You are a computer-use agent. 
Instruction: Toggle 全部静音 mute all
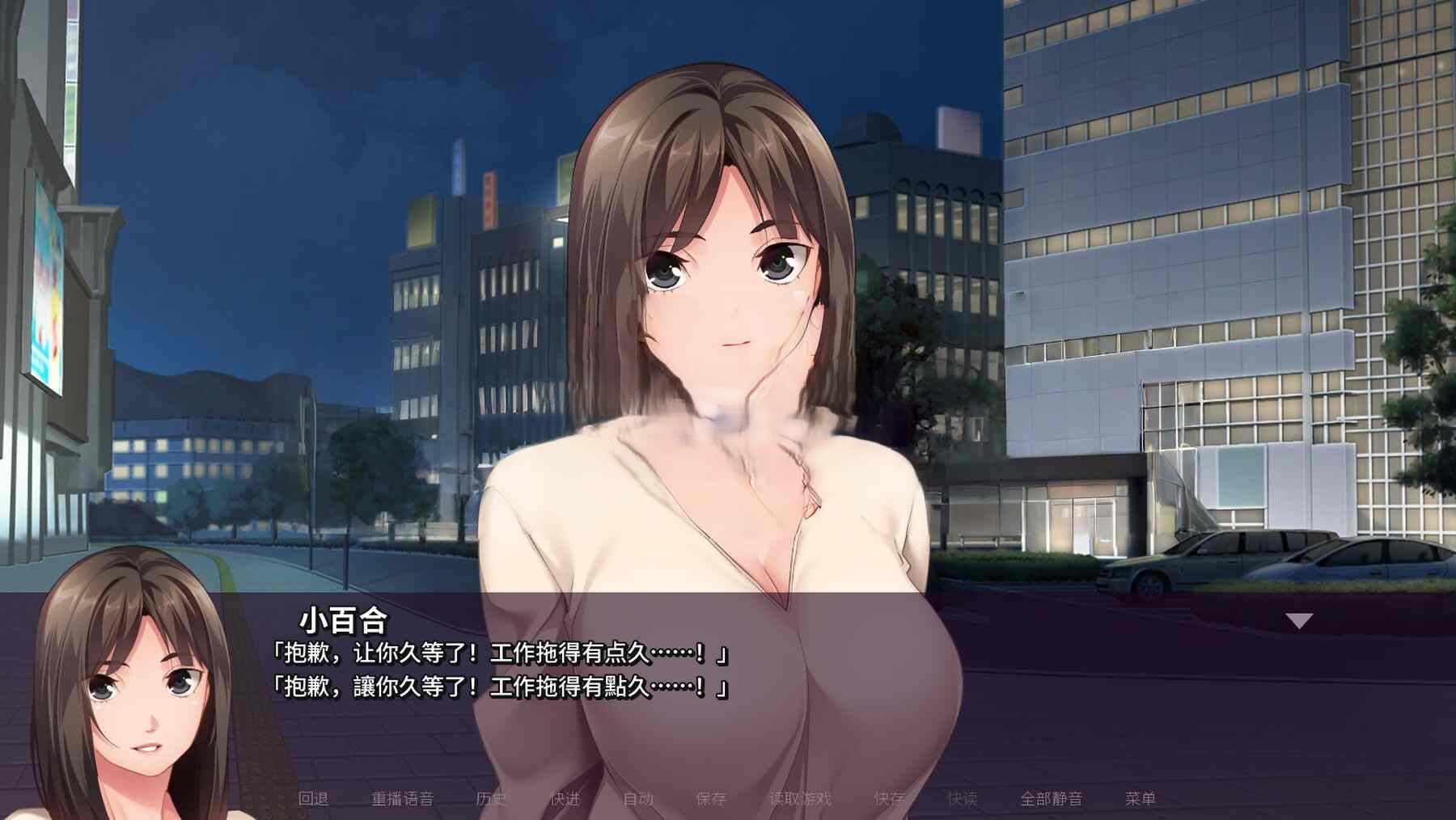1051,799
